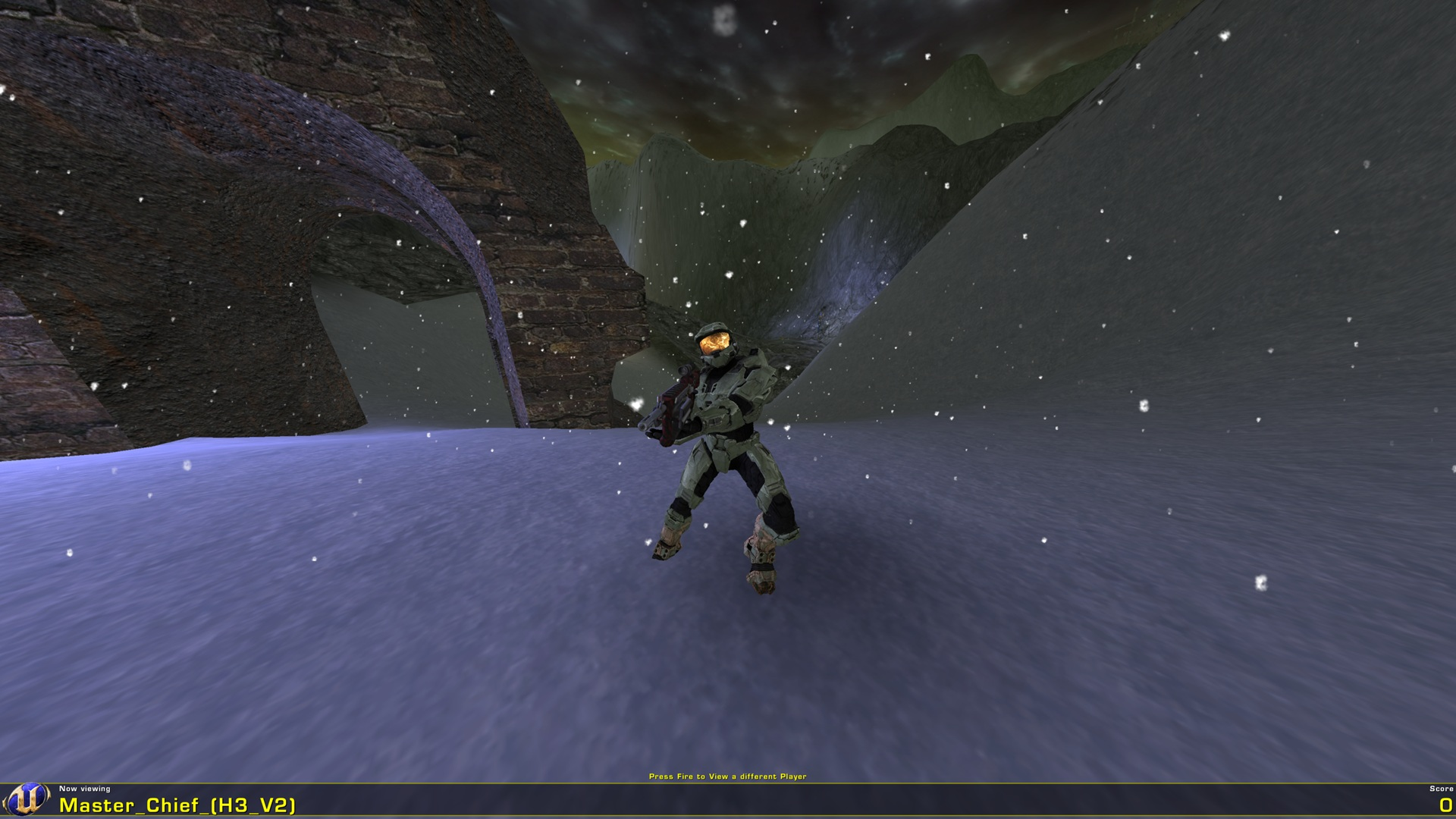
Task: Click Master Chief's left boot
Action: [x=667, y=546]
